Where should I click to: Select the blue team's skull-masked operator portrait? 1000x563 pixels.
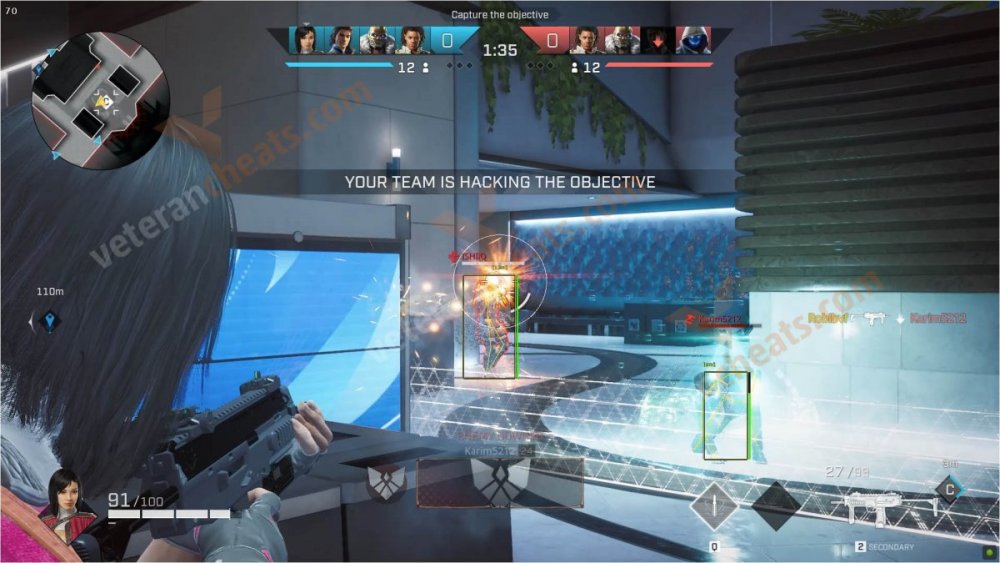(376, 40)
